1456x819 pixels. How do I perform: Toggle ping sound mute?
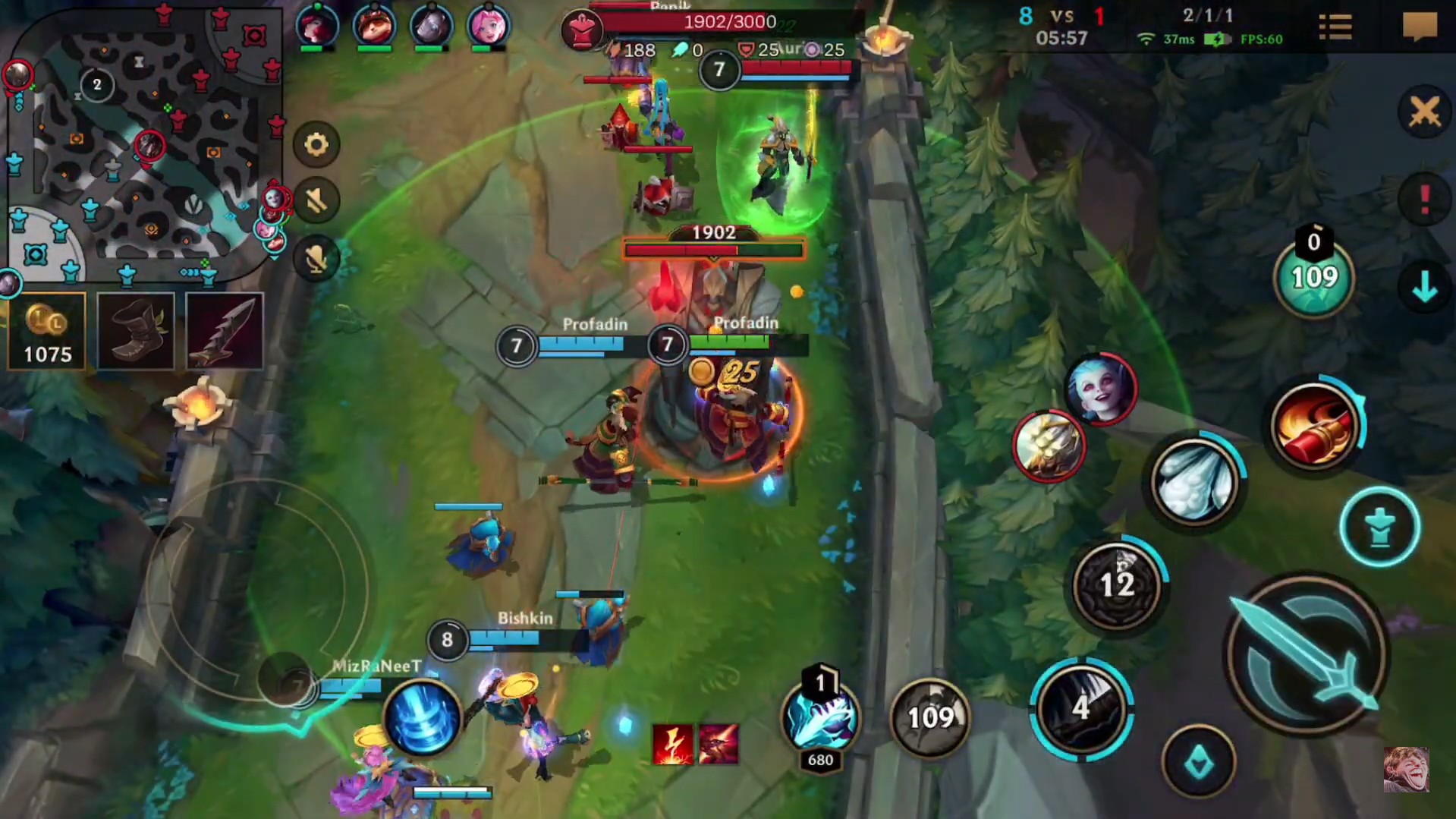point(316,201)
